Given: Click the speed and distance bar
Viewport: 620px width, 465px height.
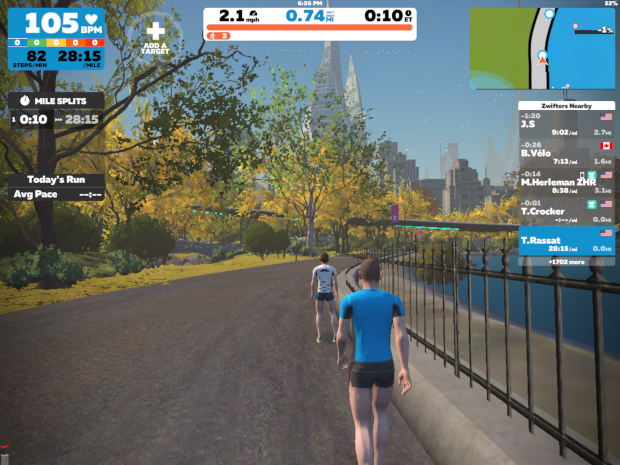Looking at the screenshot, I should pos(309,24).
